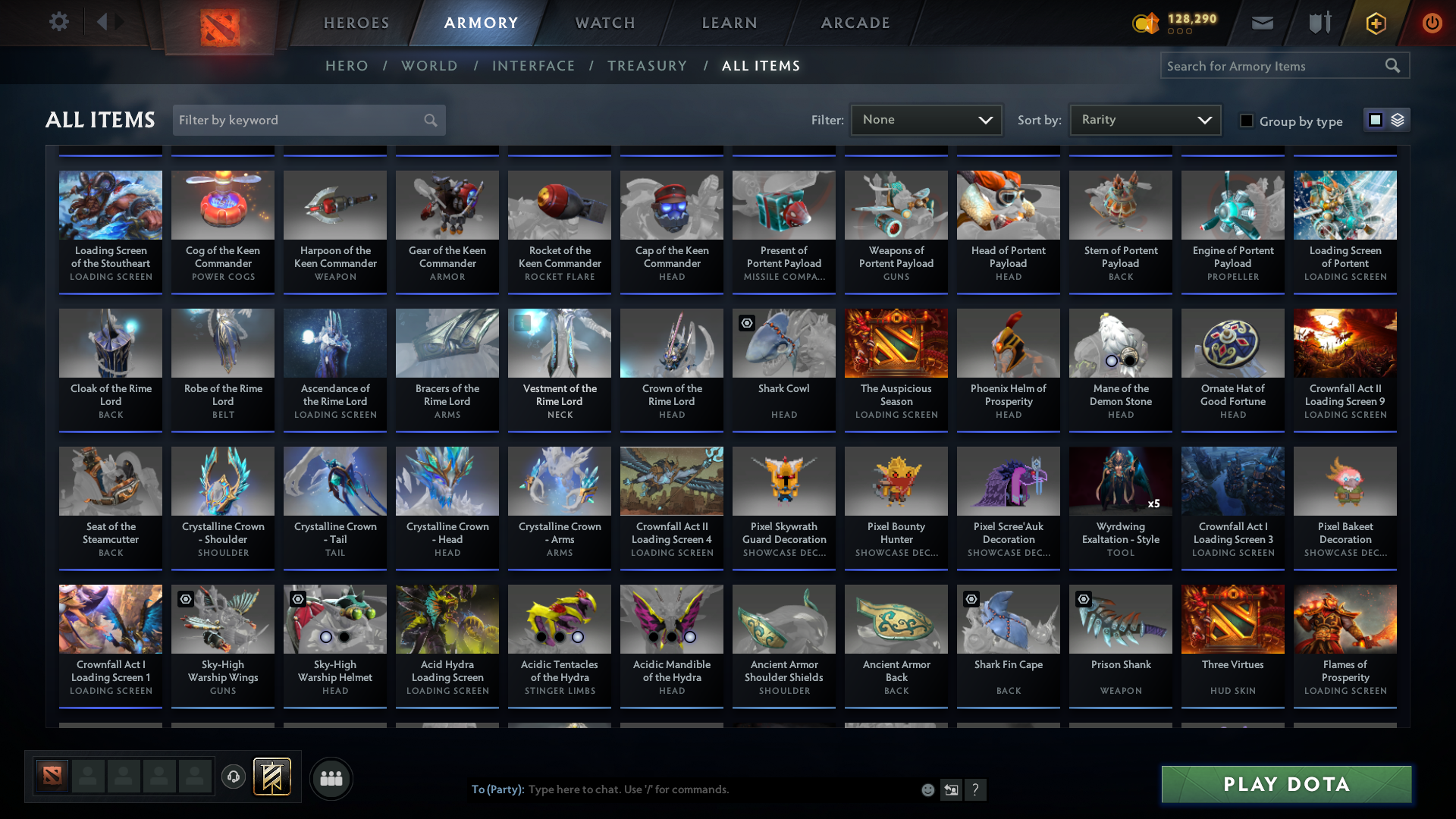
Task: Open the settings gear
Action: pyautogui.click(x=59, y=22)
